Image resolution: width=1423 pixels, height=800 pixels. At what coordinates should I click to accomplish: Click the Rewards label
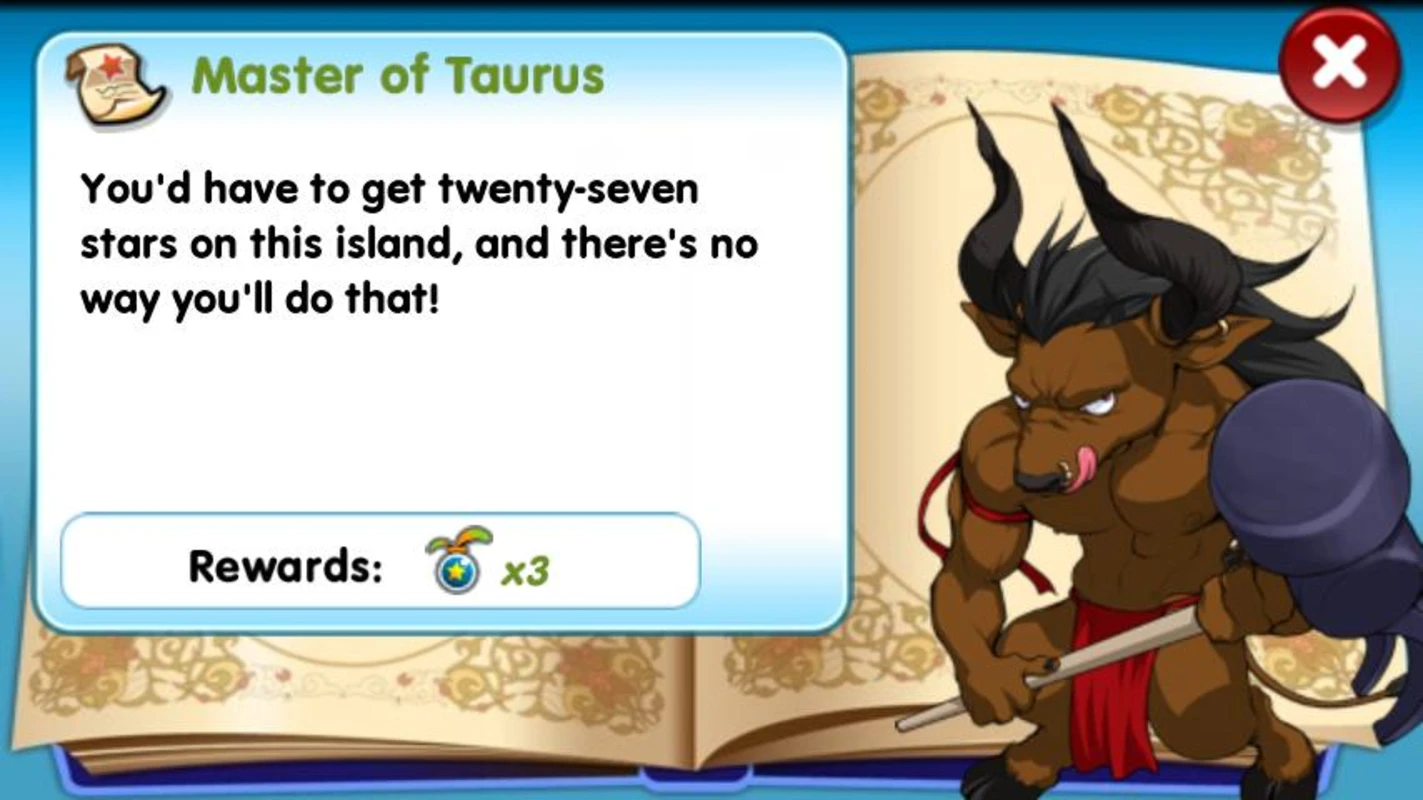point(285,565)
